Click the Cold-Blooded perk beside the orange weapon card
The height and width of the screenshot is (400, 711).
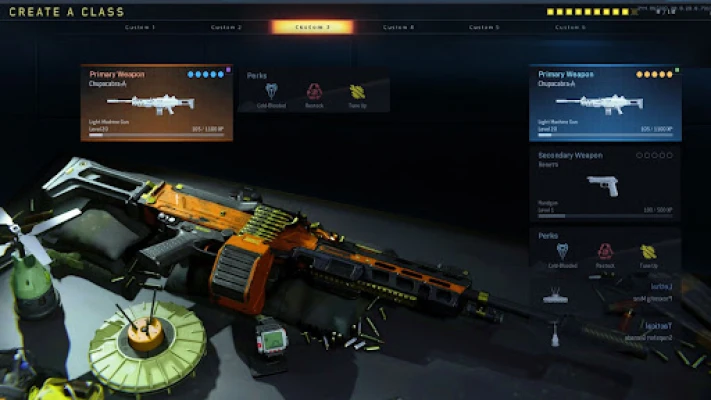tap(270, 95)
